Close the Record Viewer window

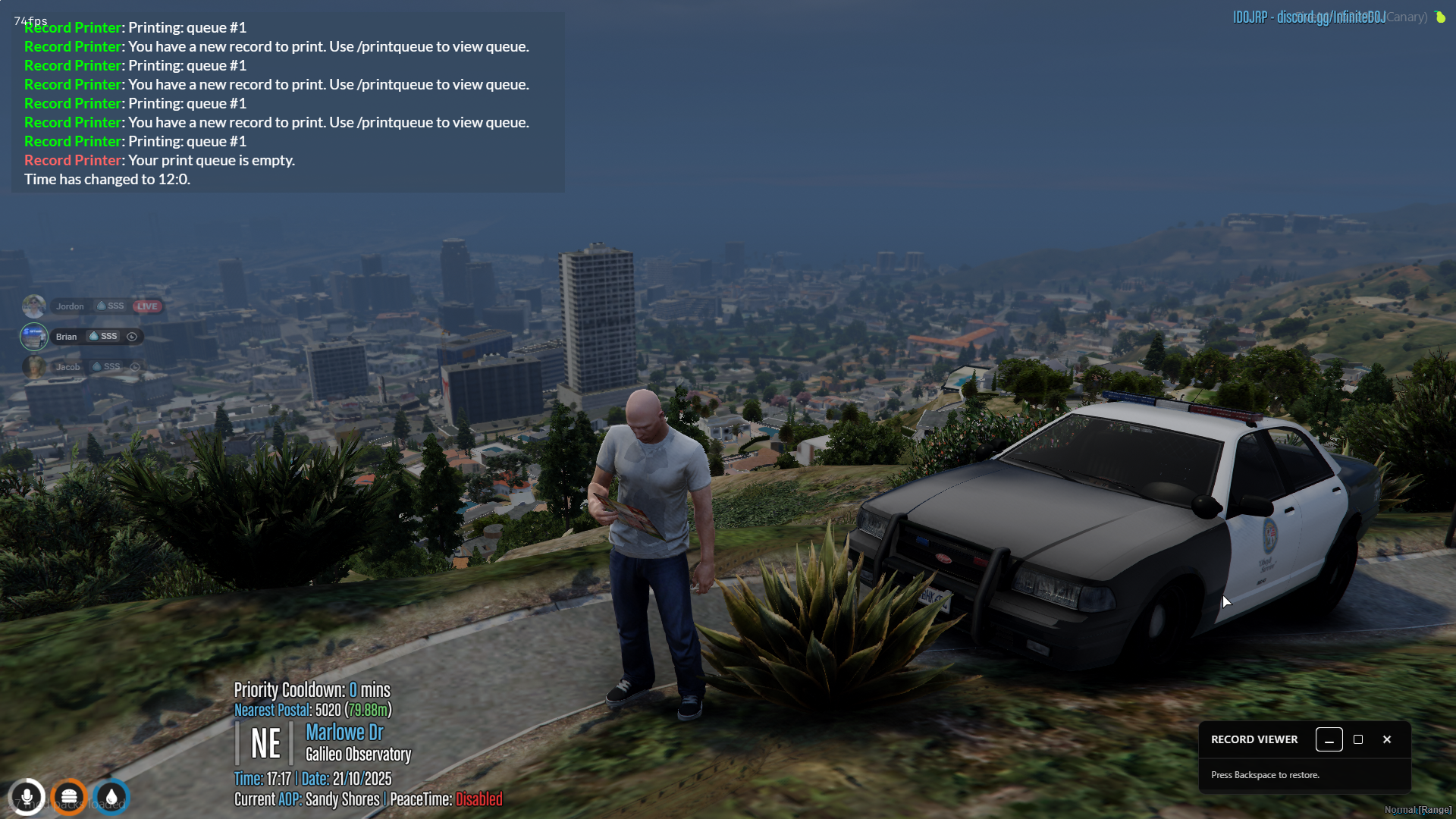coord(1387,739)
